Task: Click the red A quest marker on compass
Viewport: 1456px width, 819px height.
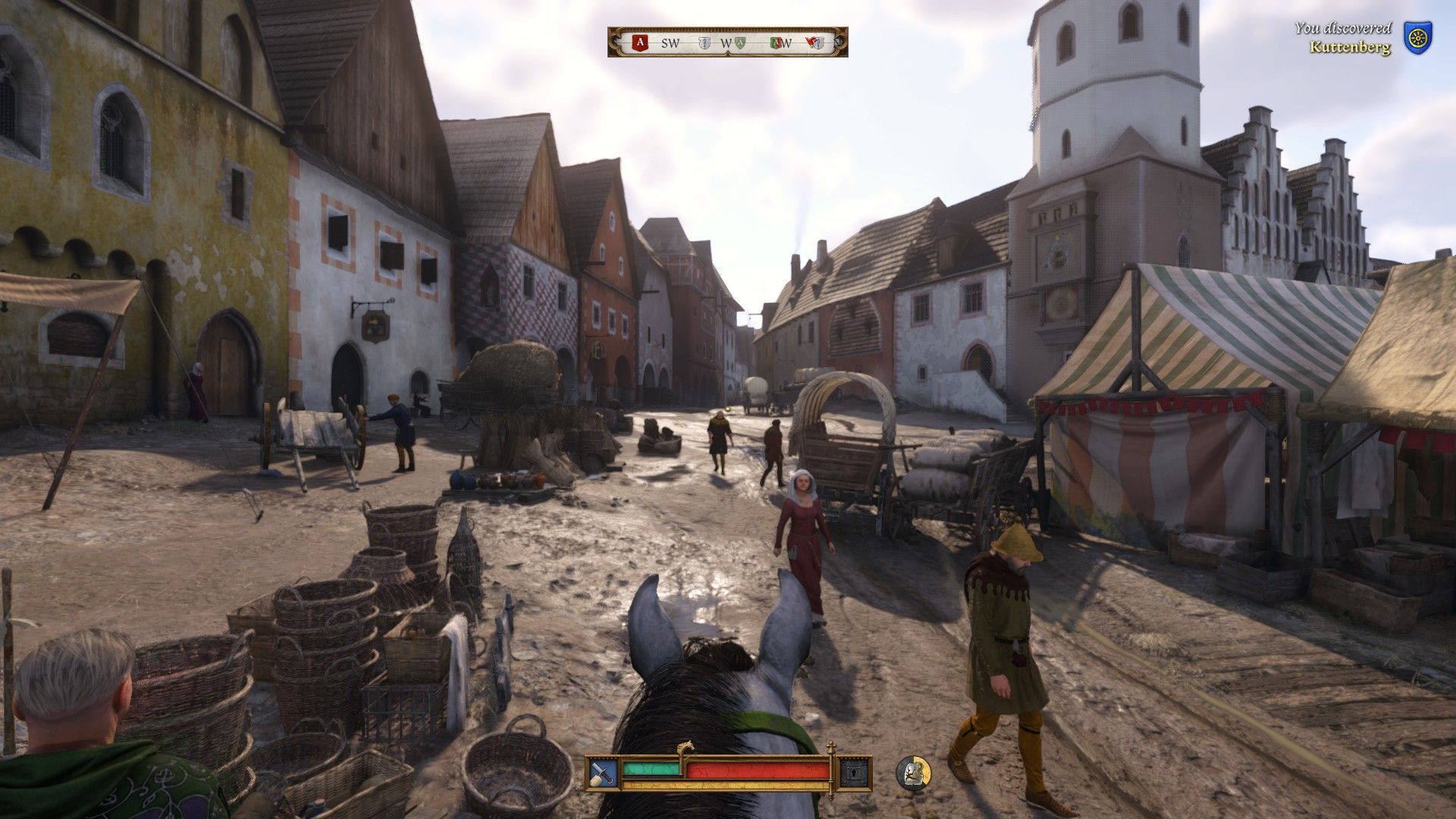Action: point(641,43)
